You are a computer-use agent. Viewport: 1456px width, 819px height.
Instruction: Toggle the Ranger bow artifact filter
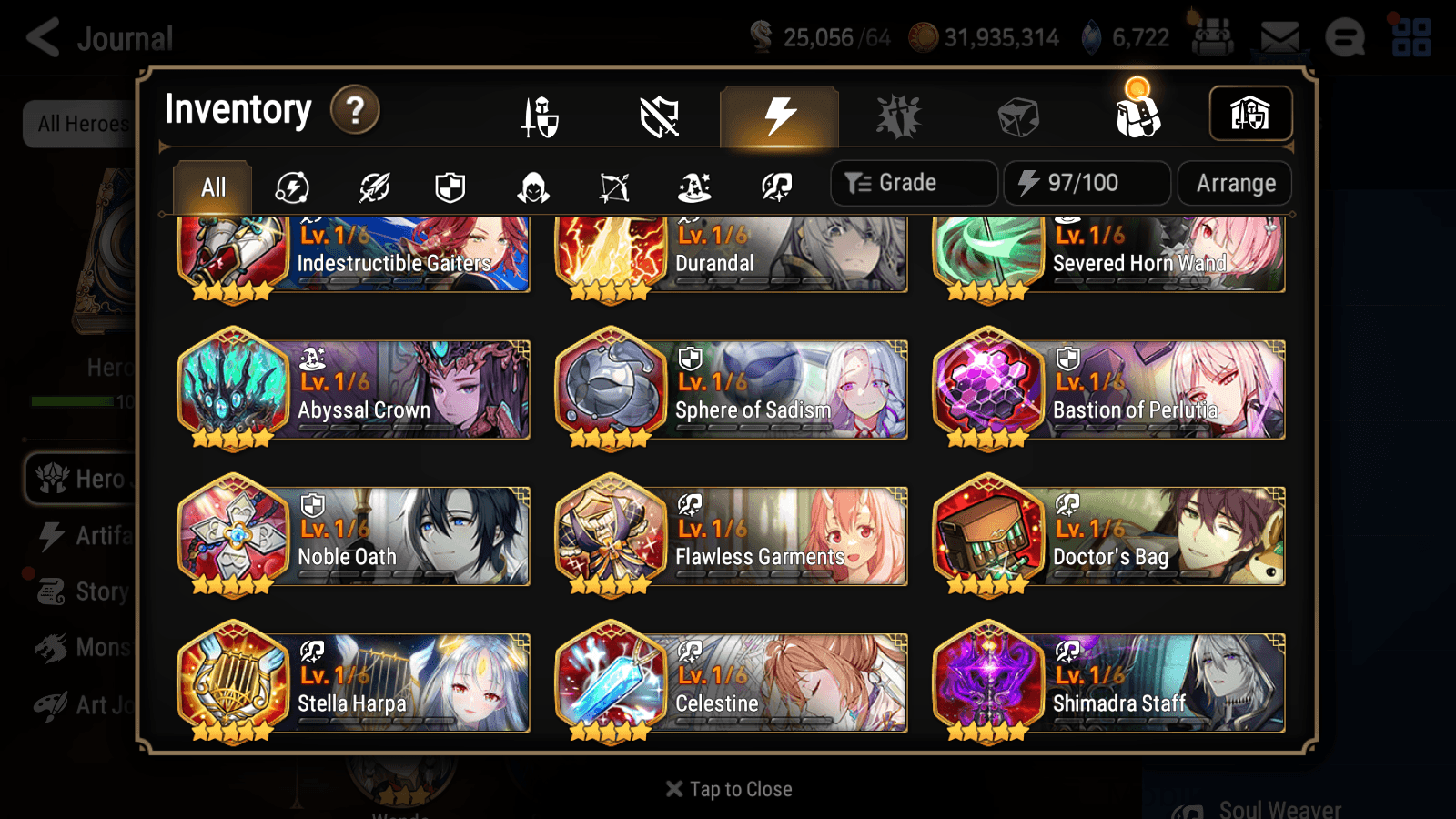point(612,187)
